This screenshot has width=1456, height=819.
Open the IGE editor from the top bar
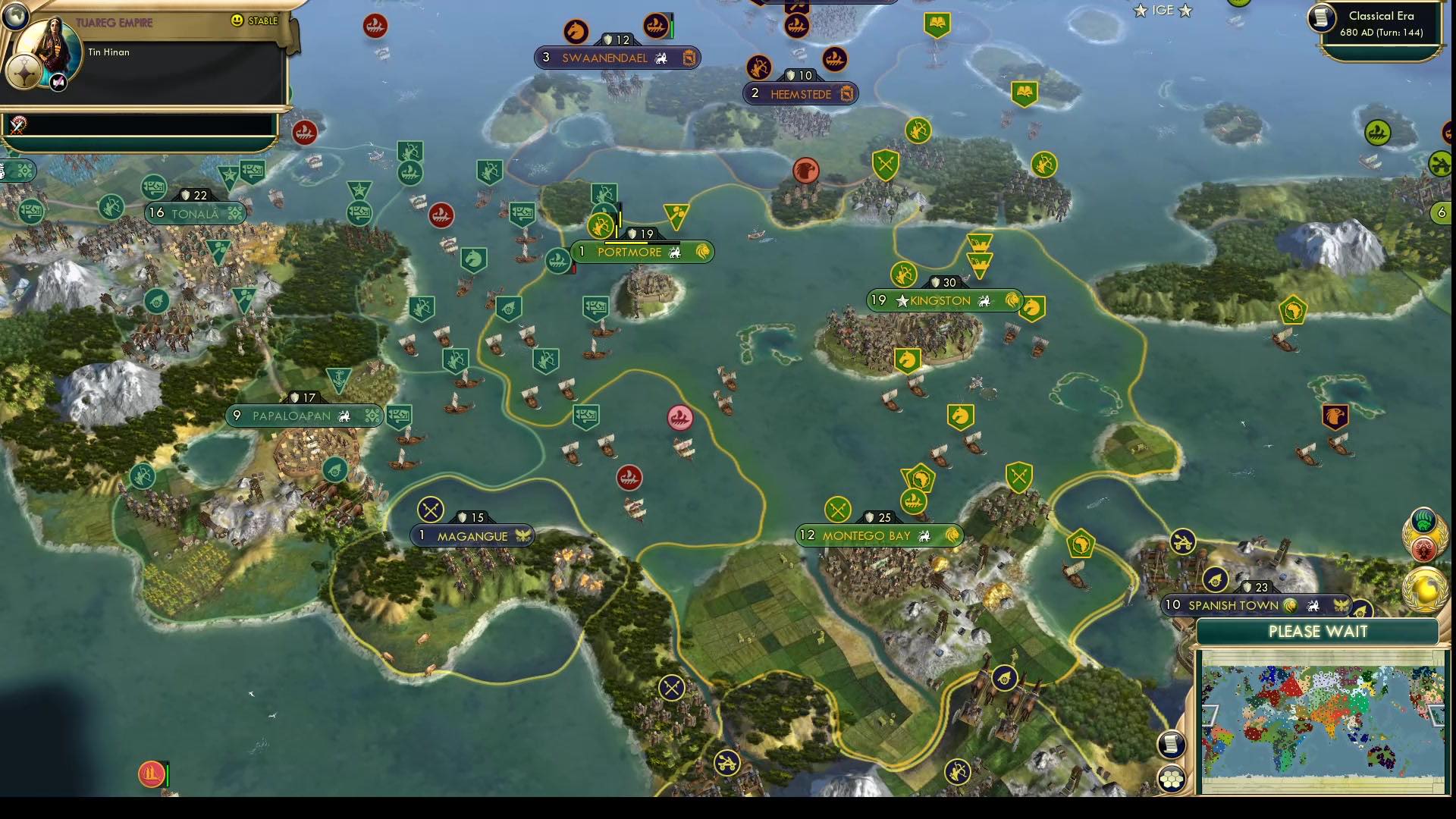1162,11
